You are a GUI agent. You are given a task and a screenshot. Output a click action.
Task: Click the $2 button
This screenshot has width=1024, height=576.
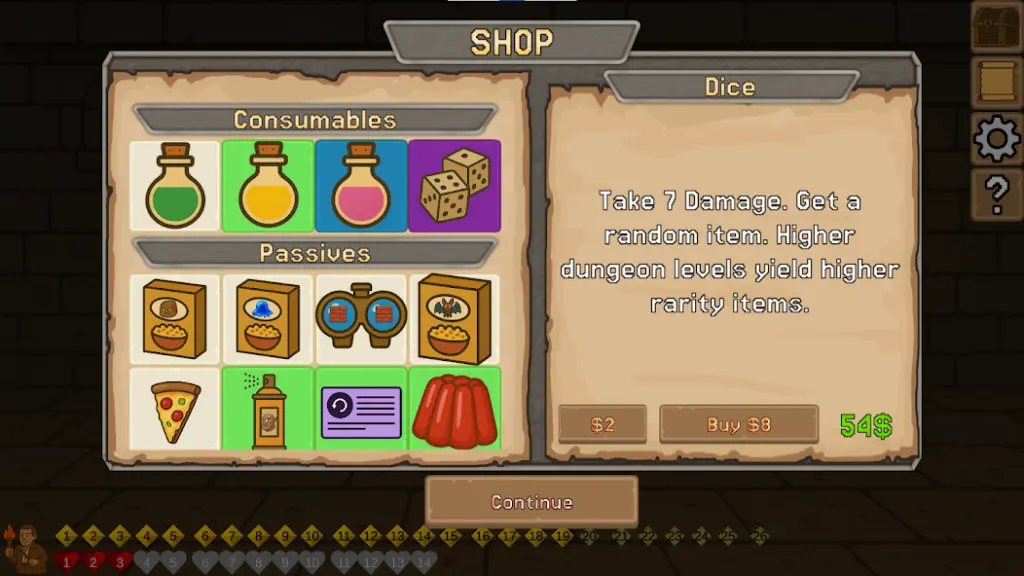(602, 424)
